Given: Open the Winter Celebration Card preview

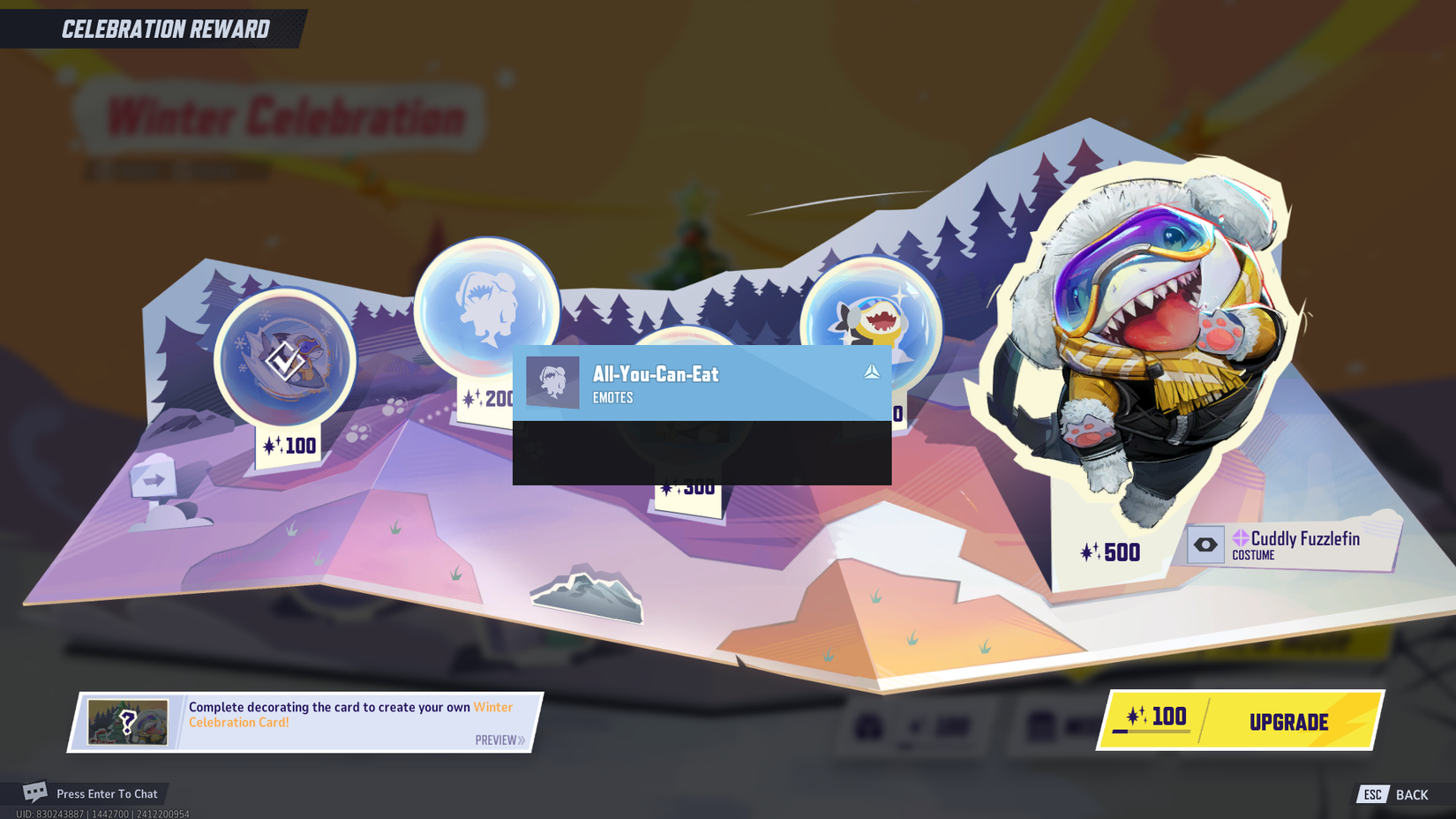Looking at the screenshot, I should point(499,740).
